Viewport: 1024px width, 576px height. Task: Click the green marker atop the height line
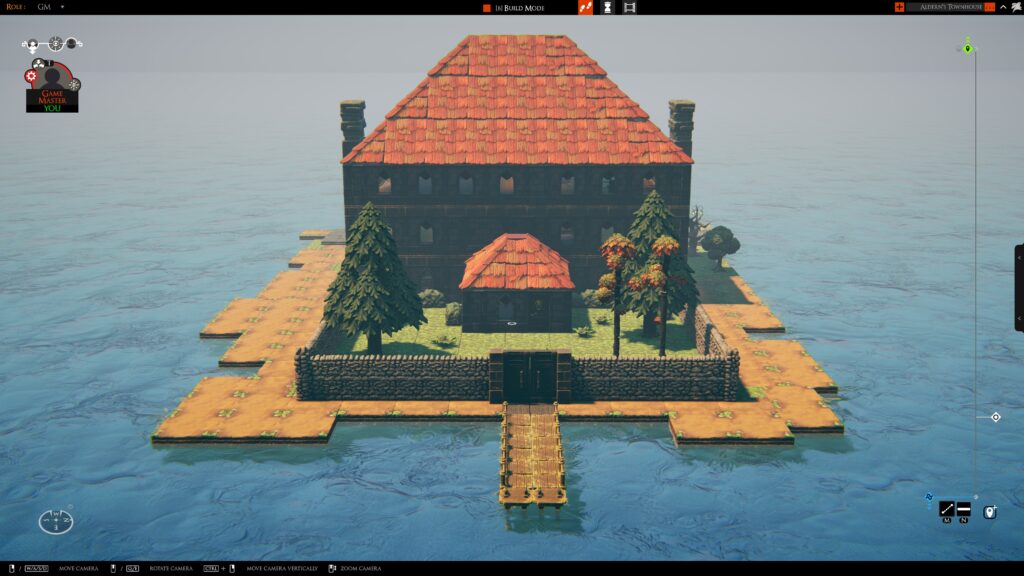968,48
